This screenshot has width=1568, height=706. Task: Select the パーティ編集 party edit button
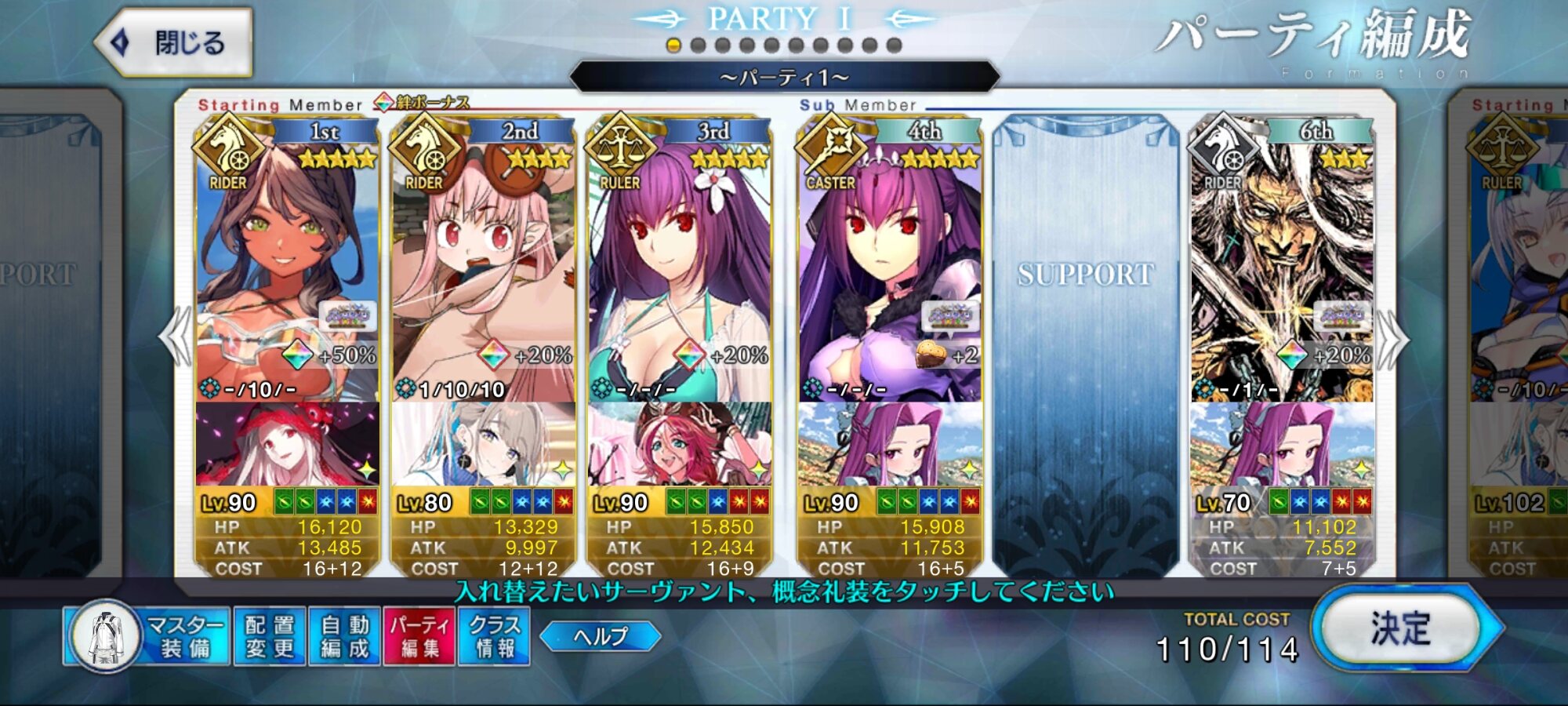pyautogui.click(x=419, y=636)
